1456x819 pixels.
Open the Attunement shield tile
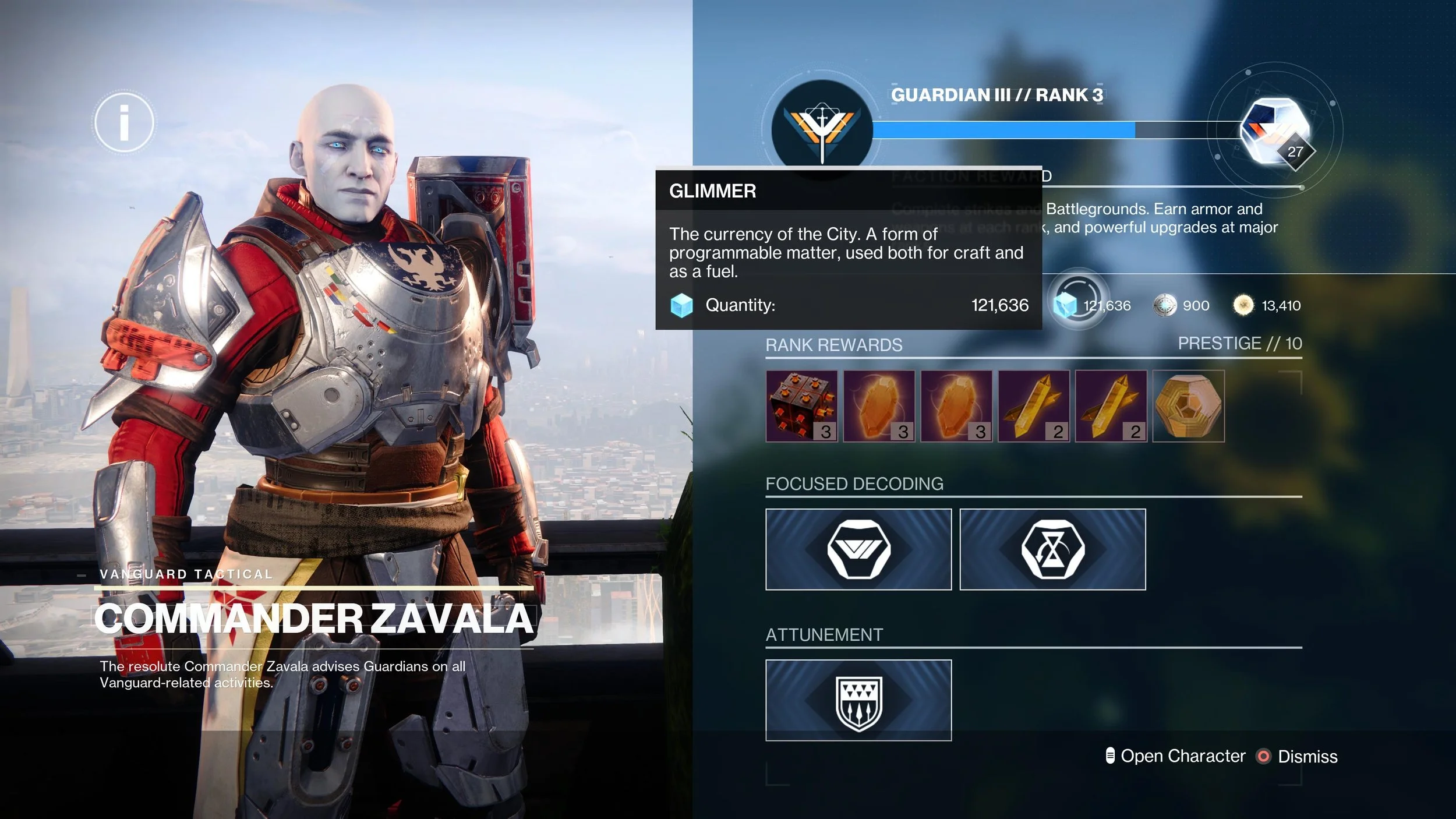(858, 700)
